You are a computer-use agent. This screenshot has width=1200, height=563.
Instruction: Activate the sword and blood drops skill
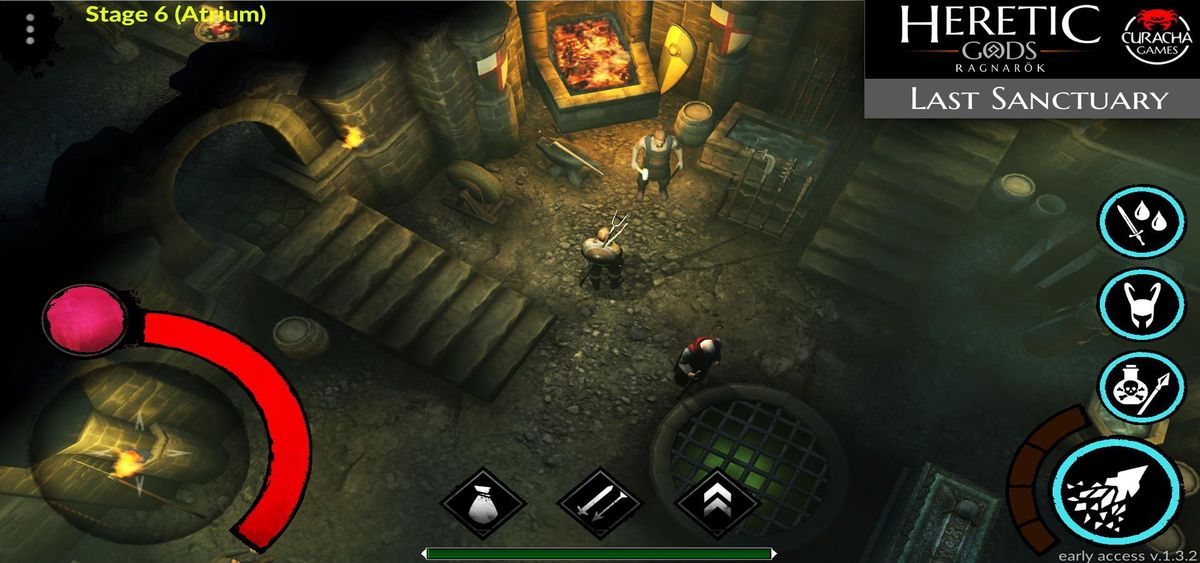coord(1143,225)
